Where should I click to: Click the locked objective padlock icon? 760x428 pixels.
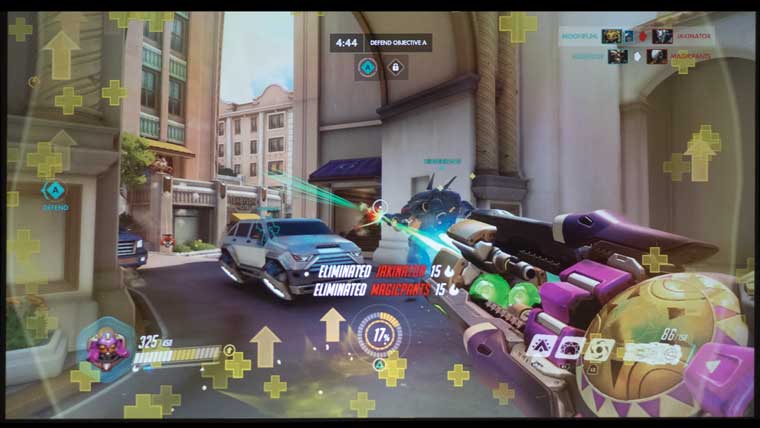click(x=395, y=68)
